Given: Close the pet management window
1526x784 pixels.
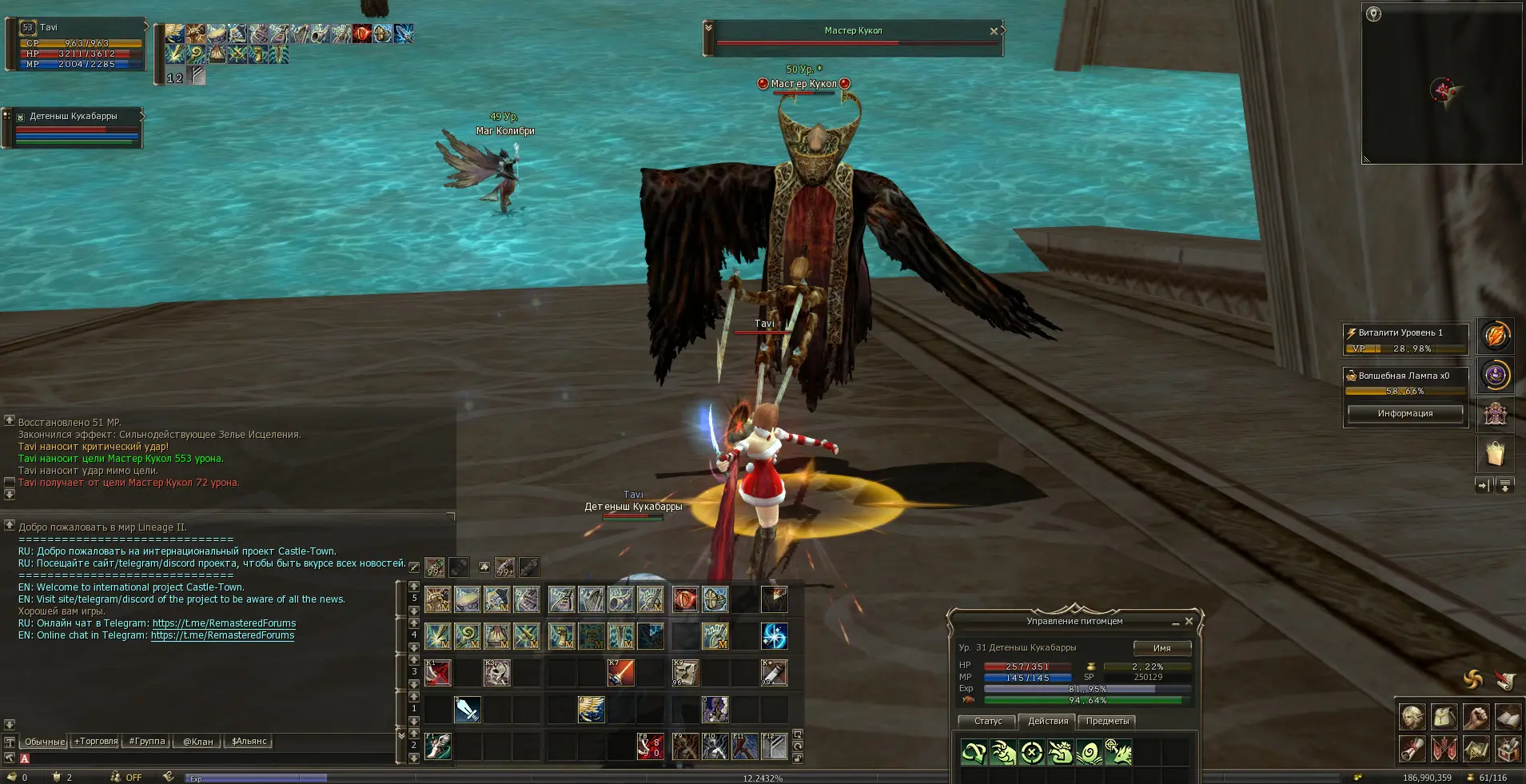Looking at the screenshot, I should 1189,621.
